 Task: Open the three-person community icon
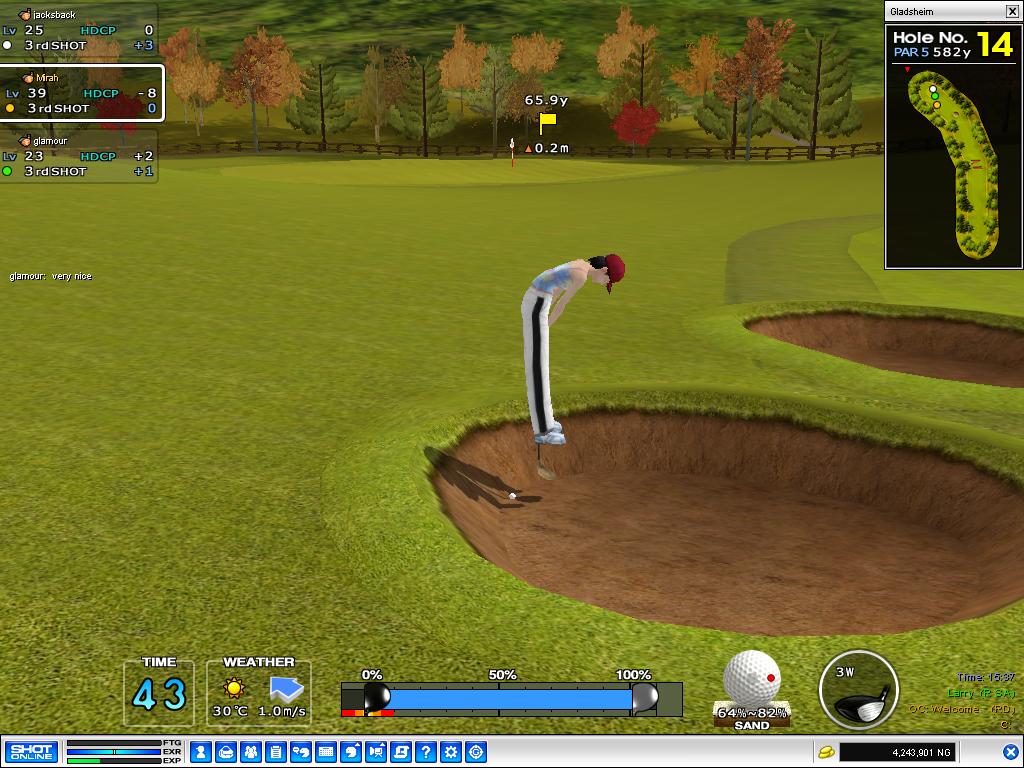tap(251, 752)
